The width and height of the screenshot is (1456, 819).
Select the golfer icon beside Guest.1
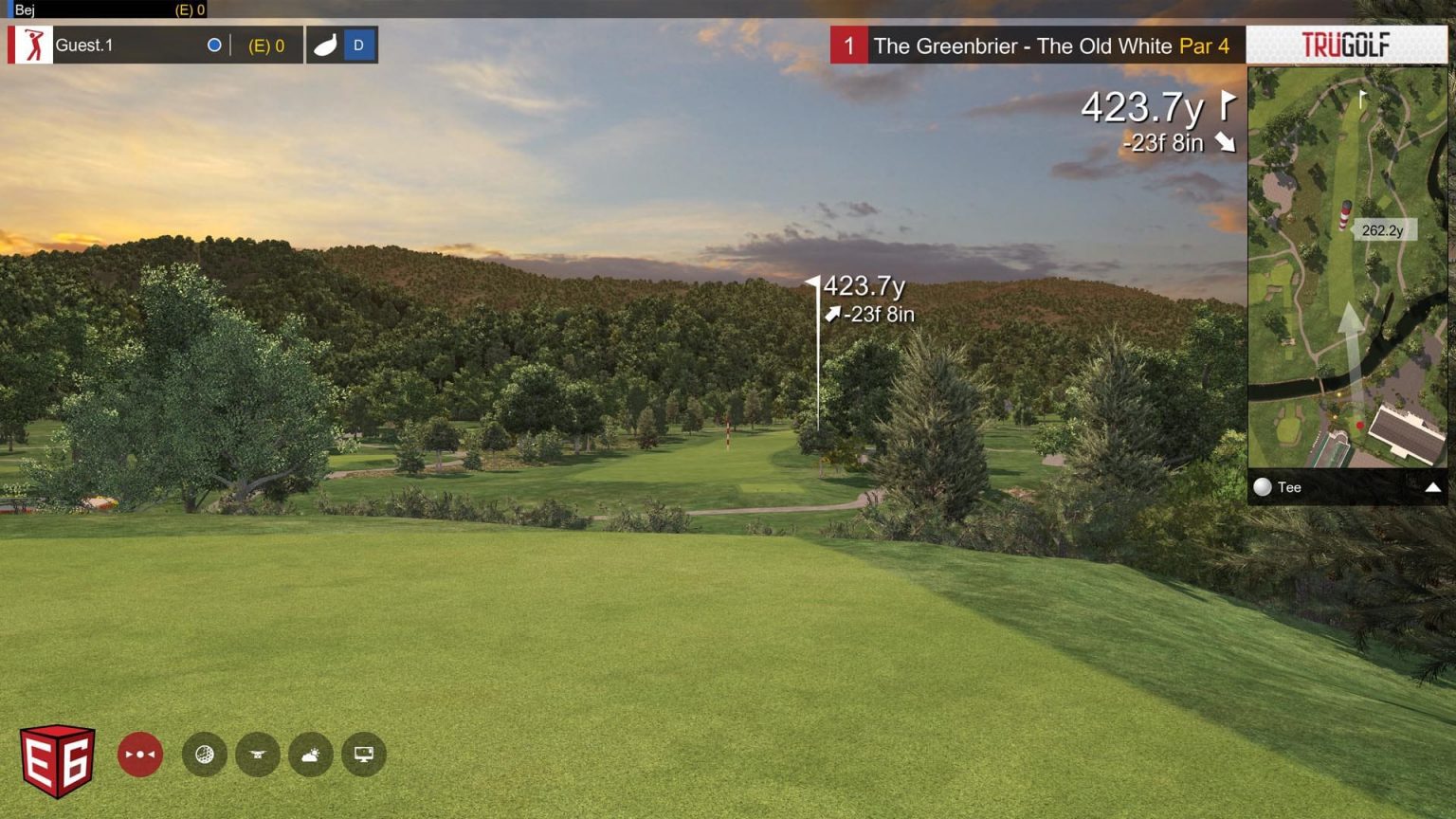pos(33,45)
